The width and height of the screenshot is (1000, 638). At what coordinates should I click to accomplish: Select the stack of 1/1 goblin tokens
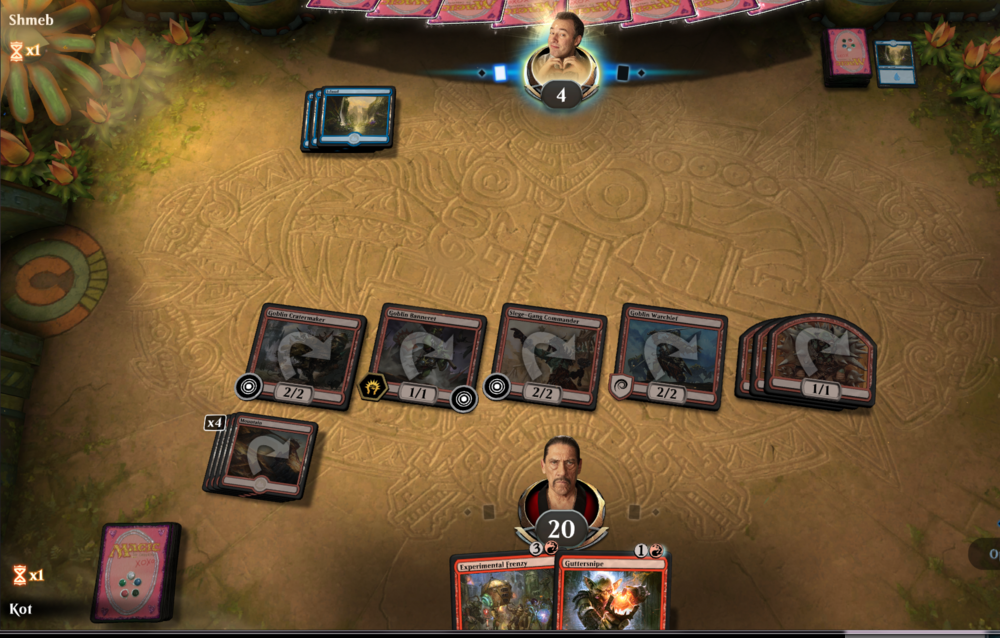coord(815,360)
